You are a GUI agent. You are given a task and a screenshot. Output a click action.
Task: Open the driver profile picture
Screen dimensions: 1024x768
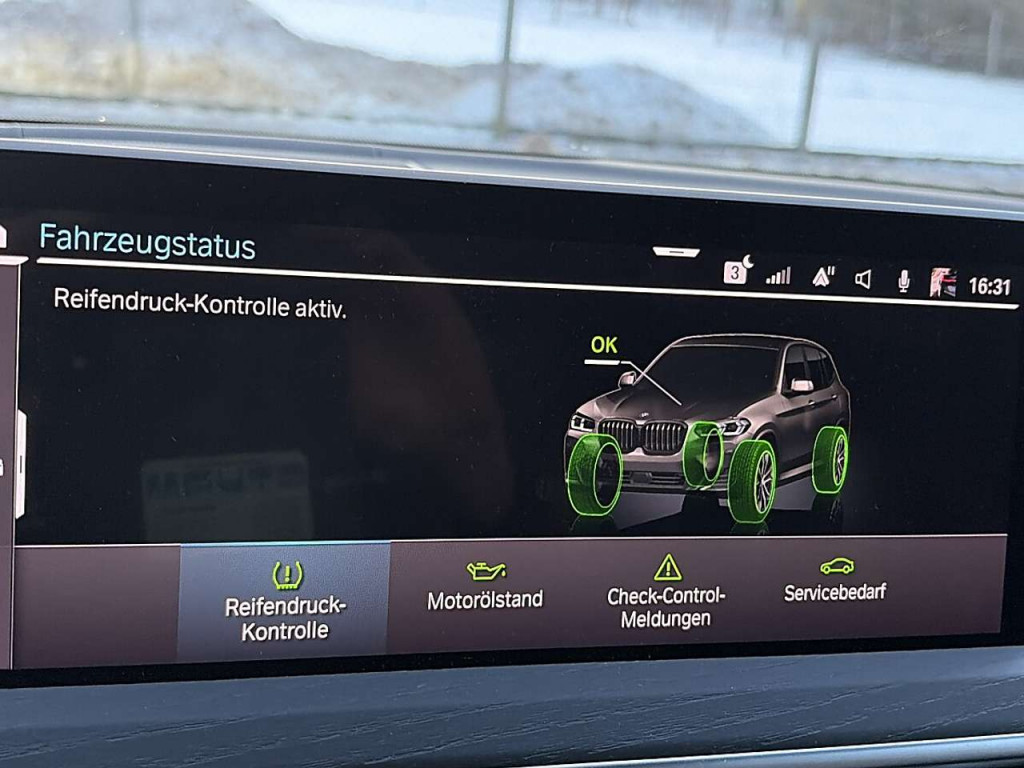942,283
